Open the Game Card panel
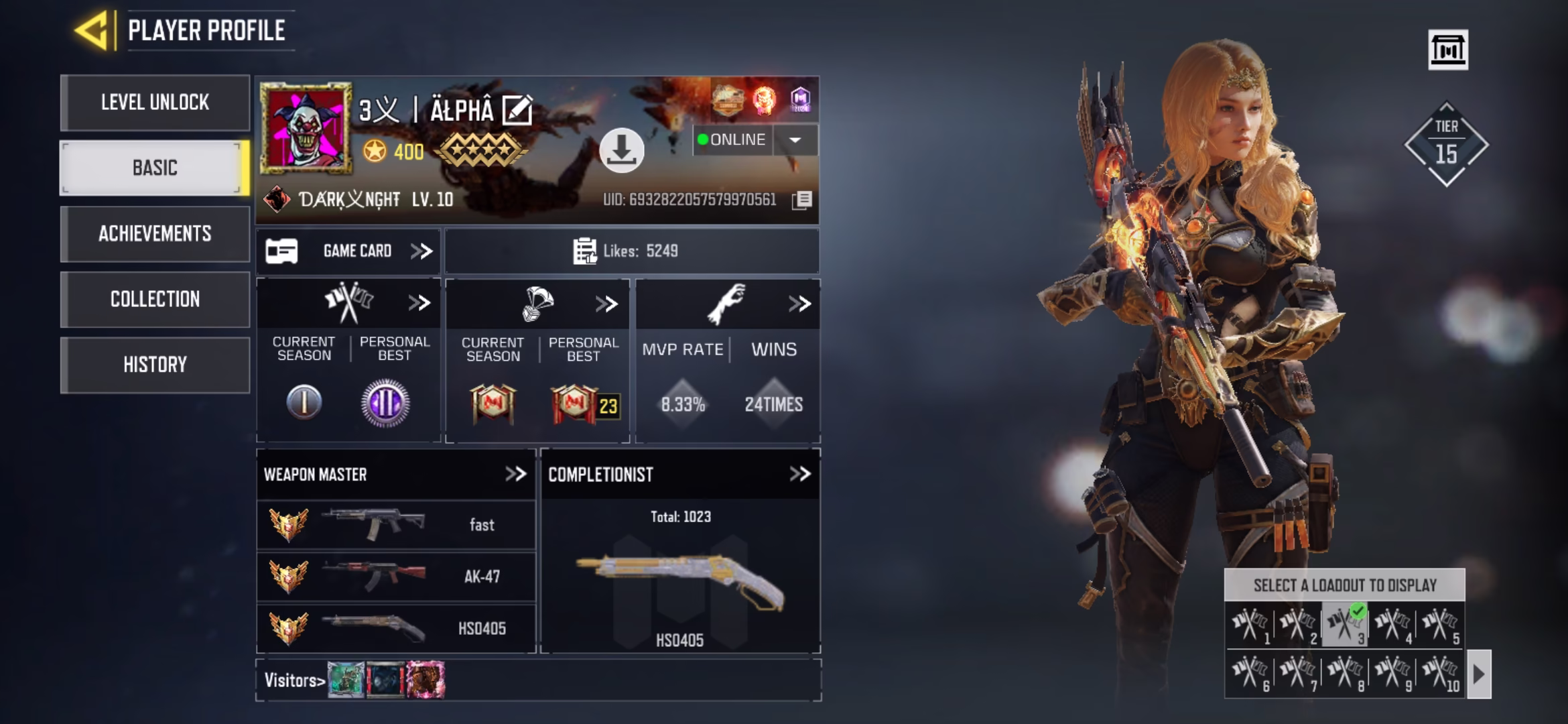This screenshot has width=1568, height=724. [348, 251]
